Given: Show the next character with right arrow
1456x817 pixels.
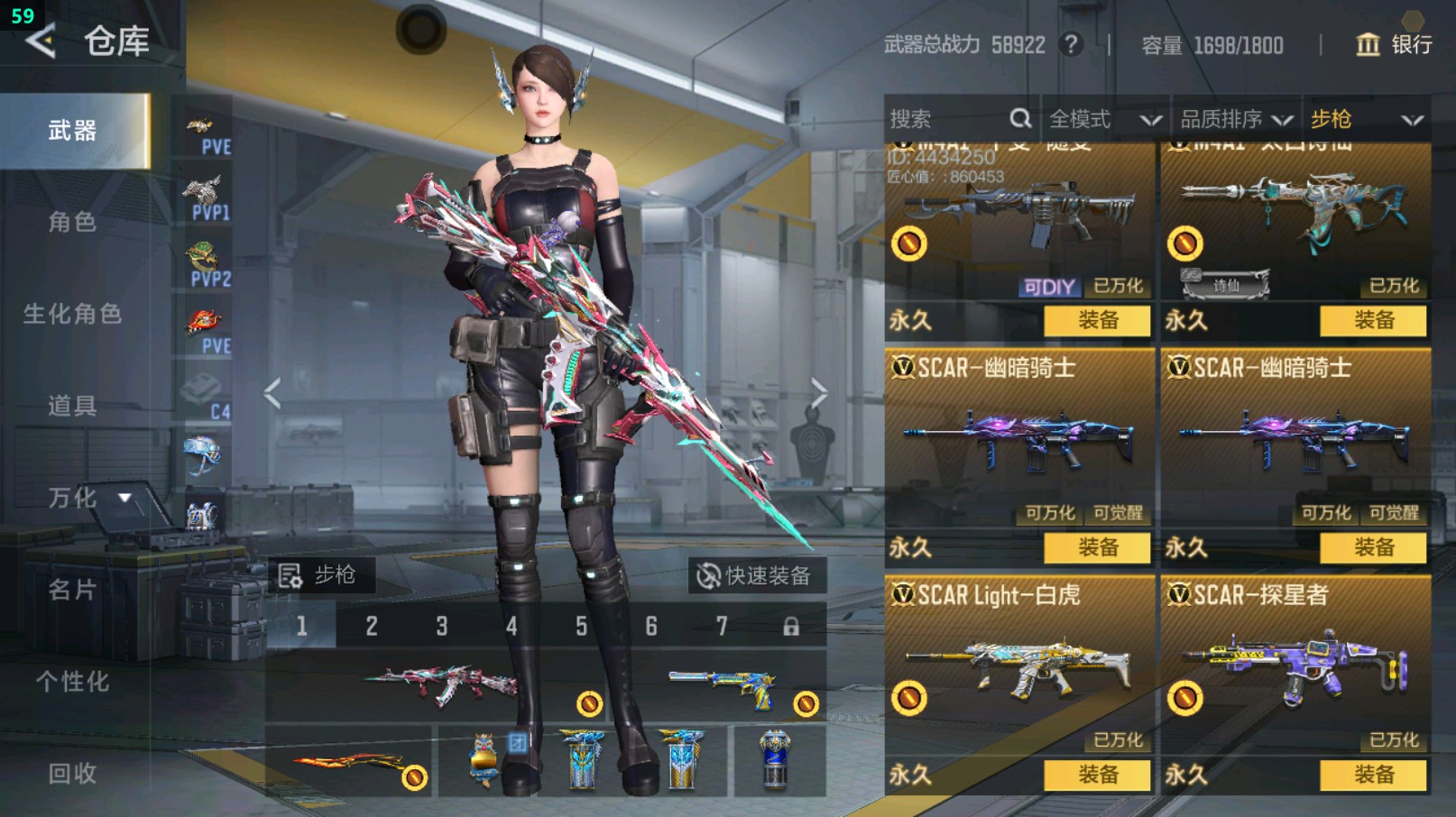Looking at the screenshot, I should (818, 393).
